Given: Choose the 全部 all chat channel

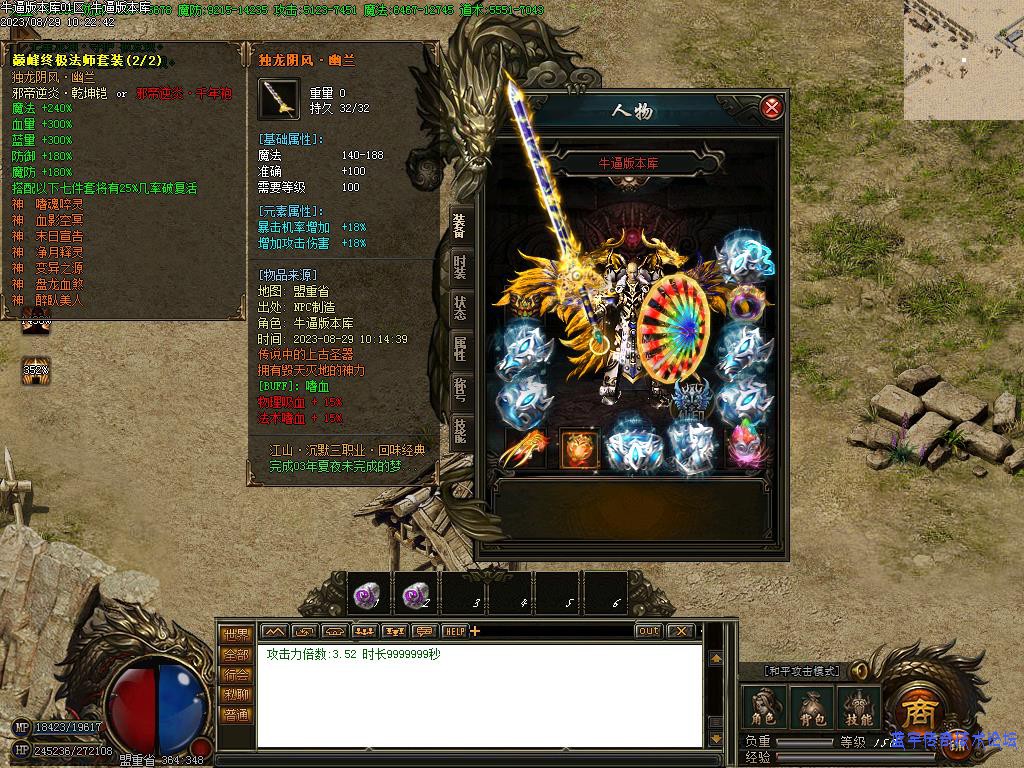Looking at the screenshot, I should tap(236, 654).
